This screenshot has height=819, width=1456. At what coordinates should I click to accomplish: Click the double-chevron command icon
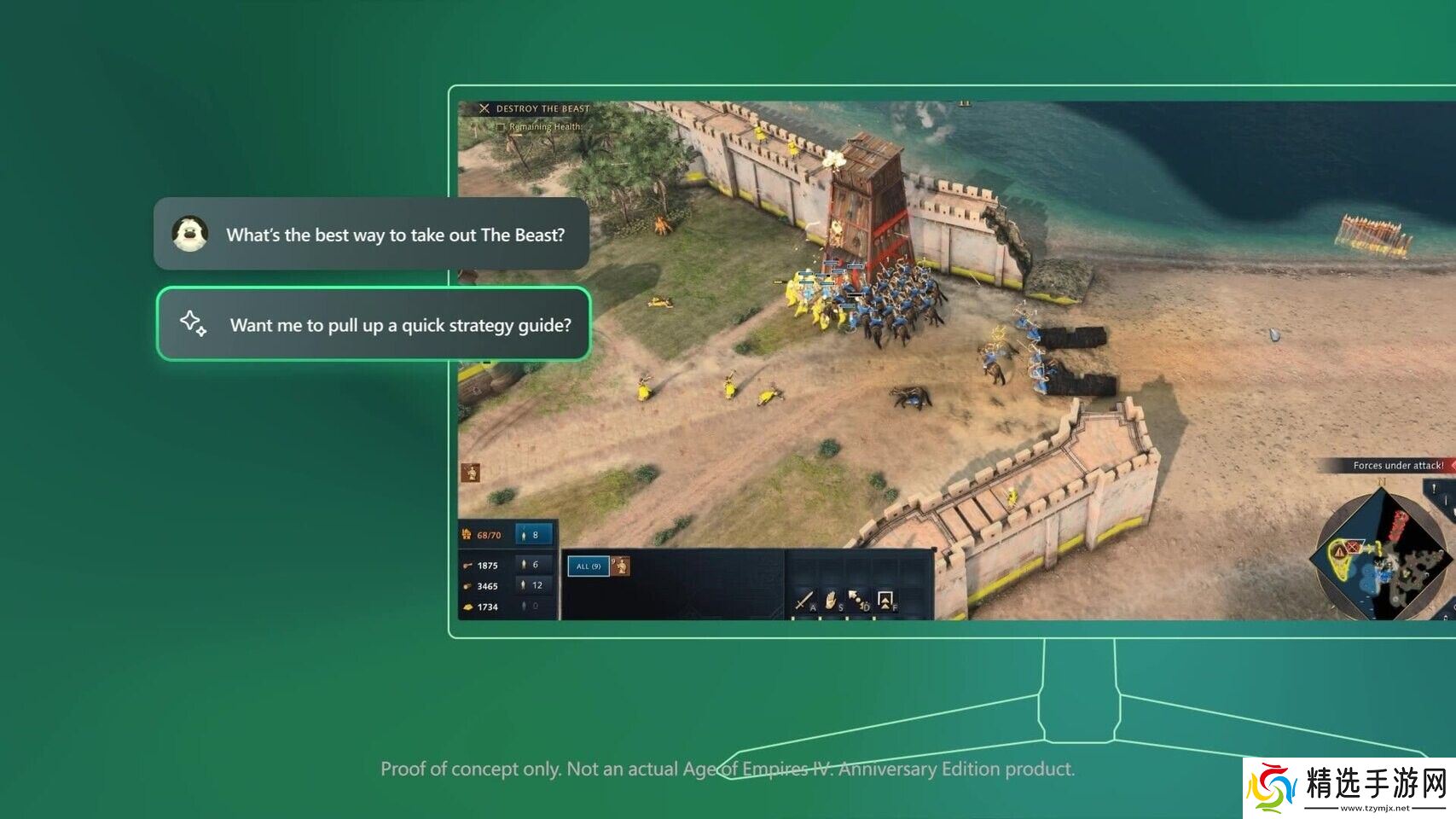(x=885, y=600)
